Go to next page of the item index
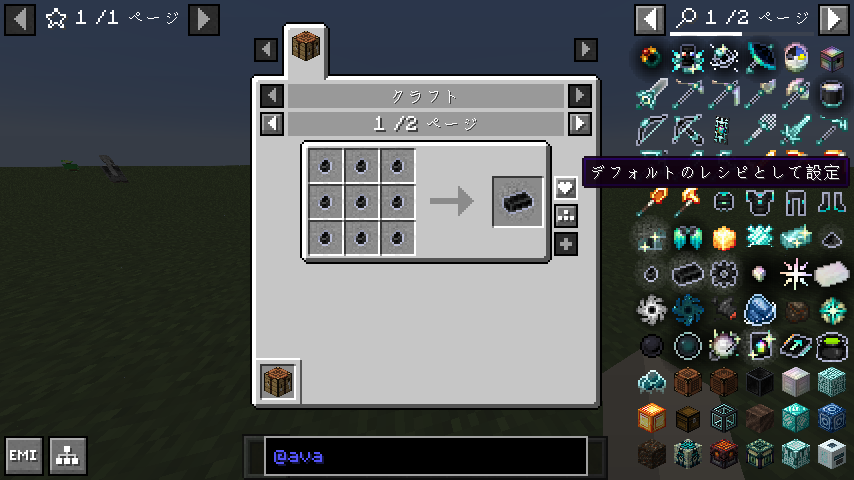Screen dimensions: 854x480 click(x=833, y=18)
